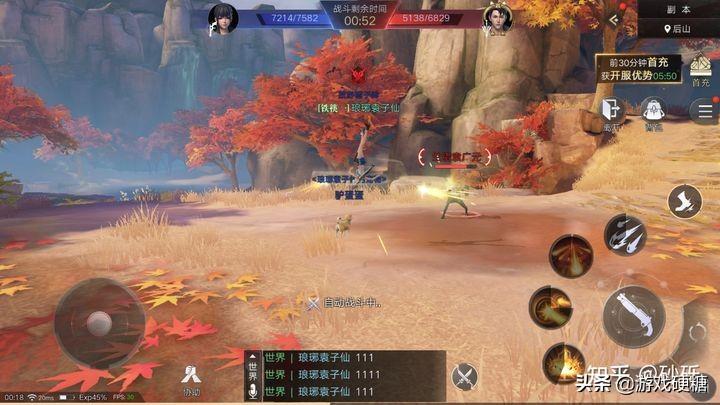720x405 pixels.
Task: Activate the triple-blade slash skill
Action: coord(625,236)
